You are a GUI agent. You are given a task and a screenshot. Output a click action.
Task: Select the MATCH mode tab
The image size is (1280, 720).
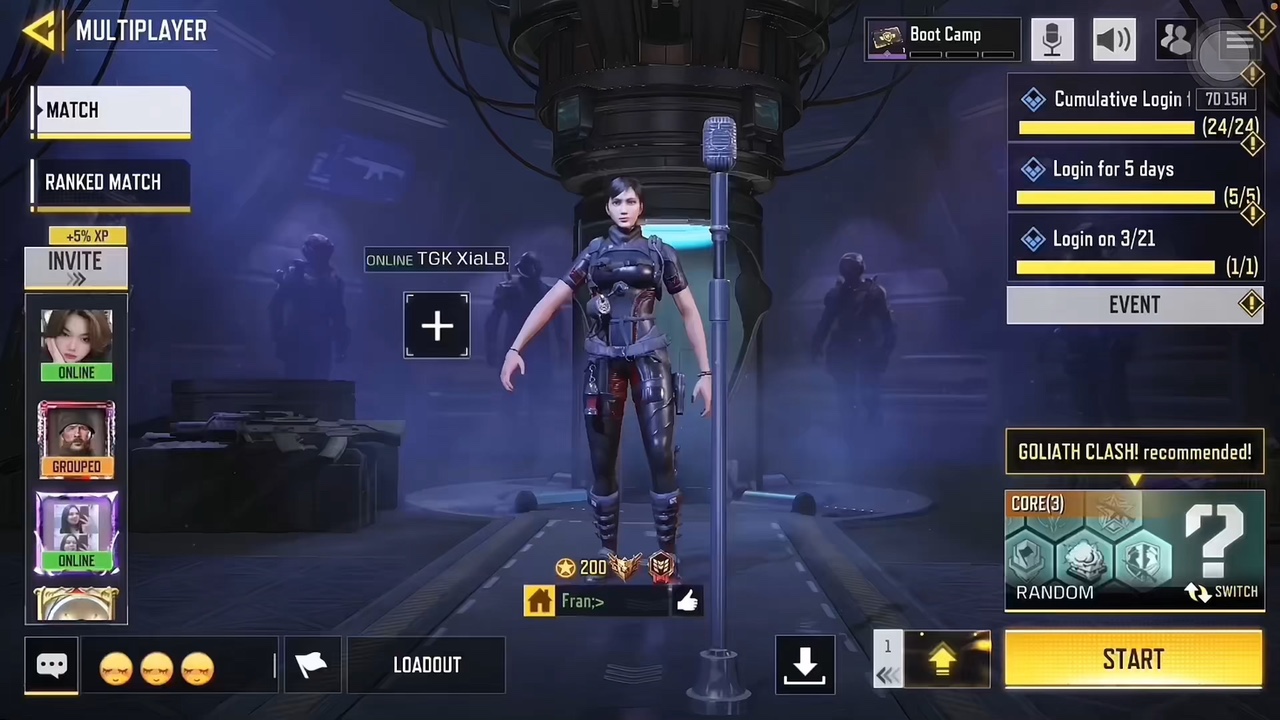pyautogui.click(x=111, y=111)
